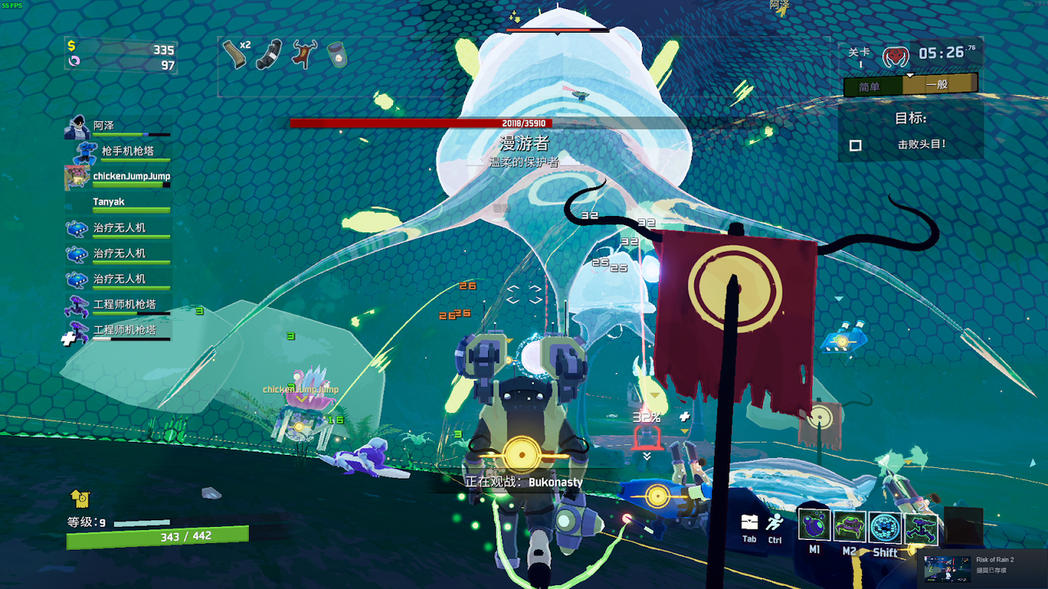Image resolution: width=1048 pixels, height=589 pixels.
Task: Select the black bent pipe item
Action: [x=269, y=54]
